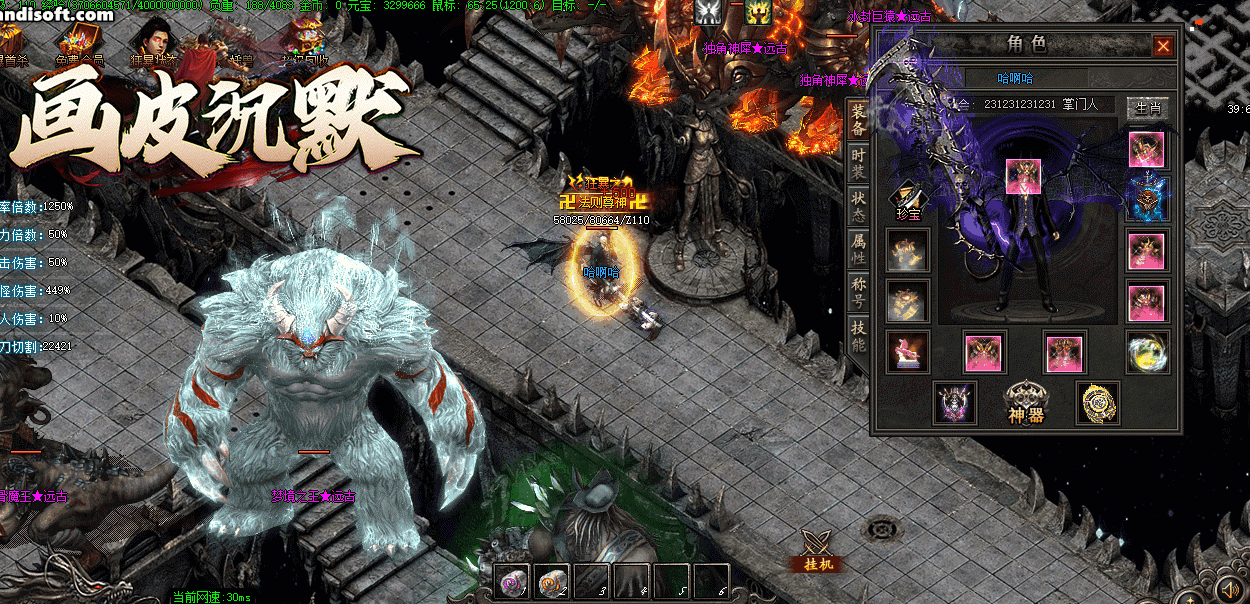Select the 称号 titles tab
This screenshot has width=1250, height=604.
(x=858, y=292)
